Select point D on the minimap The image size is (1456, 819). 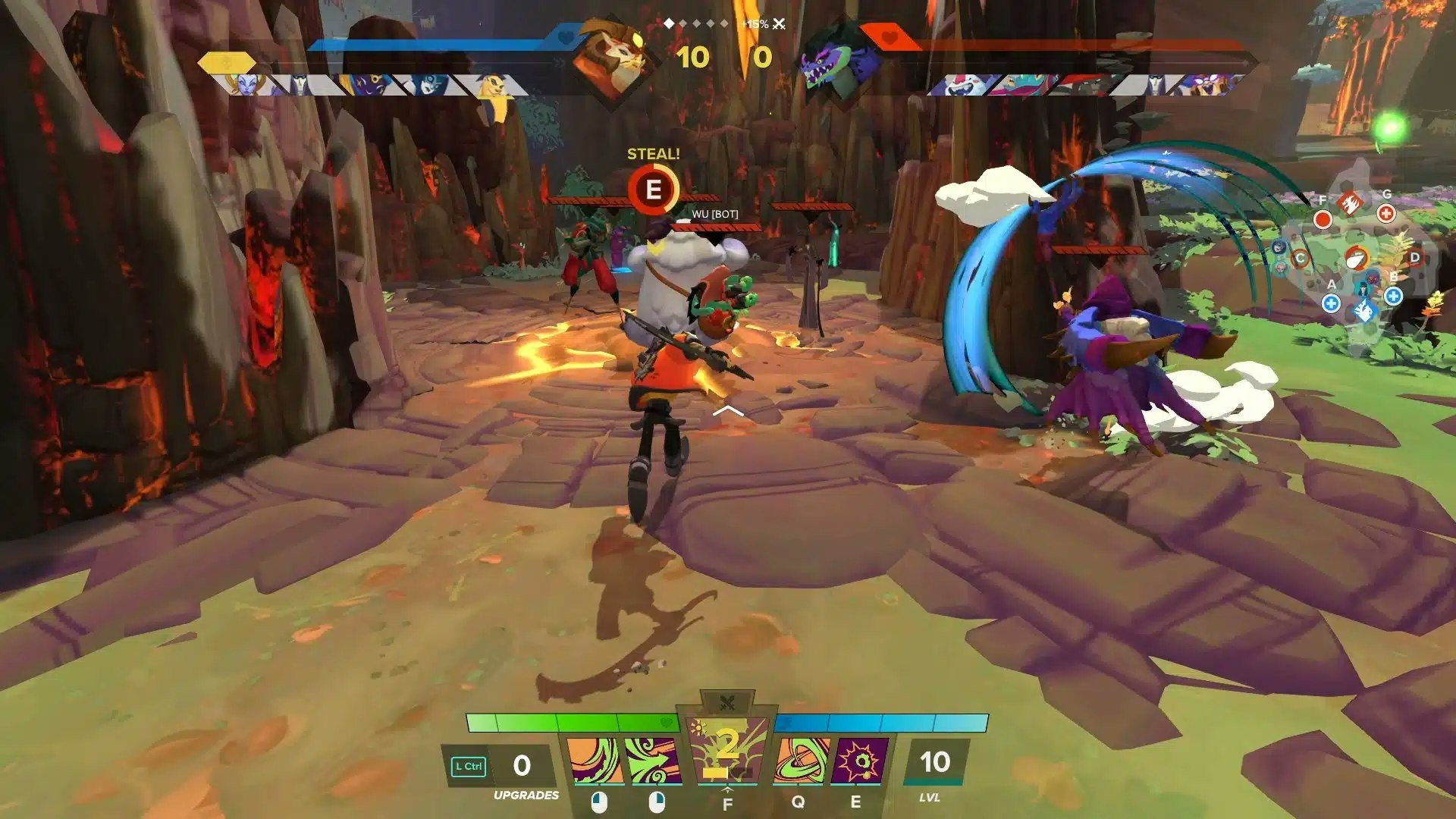(1414, 258)
